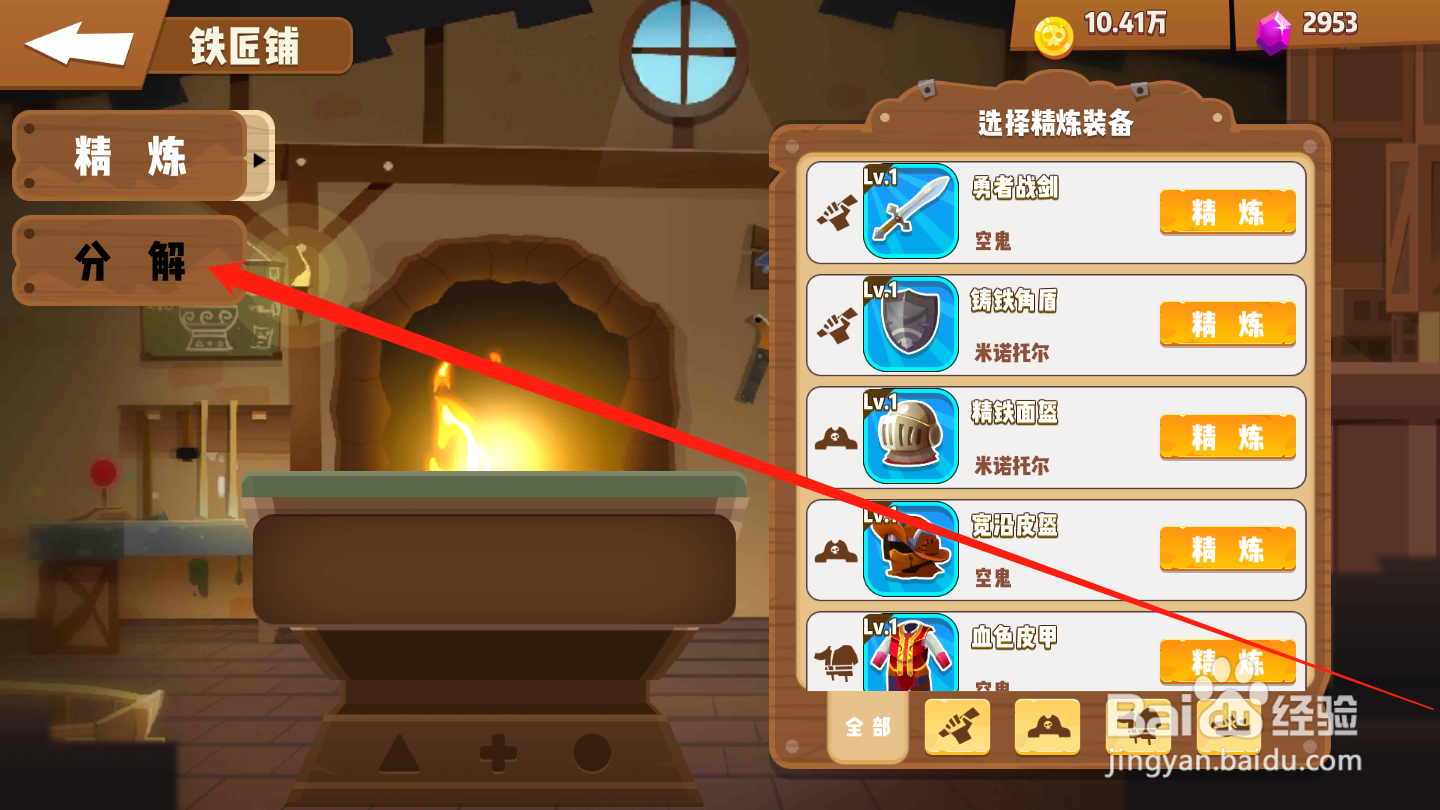Select the armor category filter icon
1440x810 pixels.
pyautogui.click(x=1140, y=727)
